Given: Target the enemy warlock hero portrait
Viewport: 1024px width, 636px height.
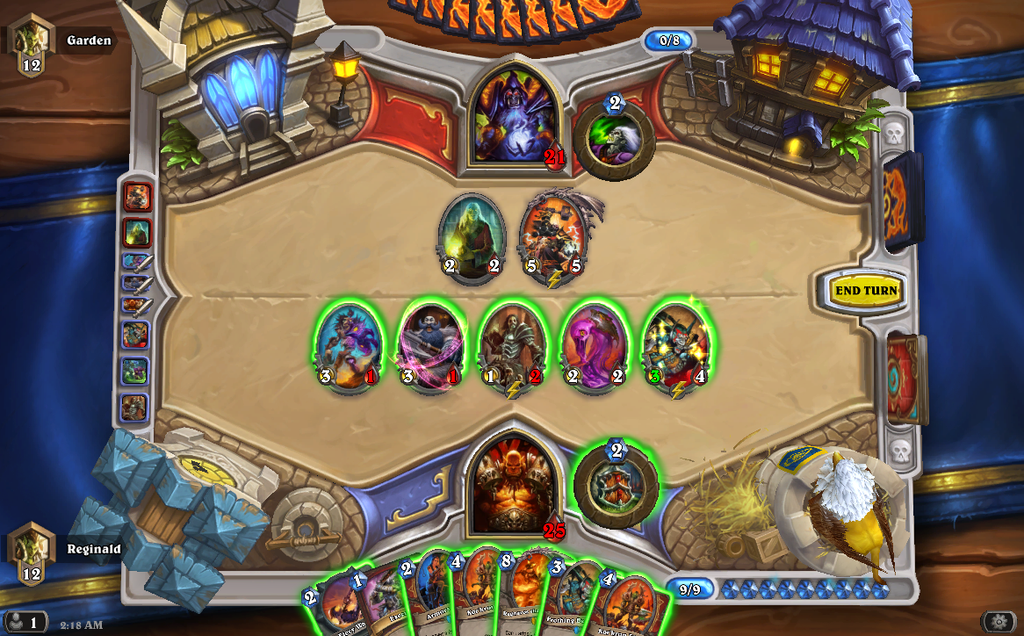Looking at the screenshot, I should [x=513, y=114].
